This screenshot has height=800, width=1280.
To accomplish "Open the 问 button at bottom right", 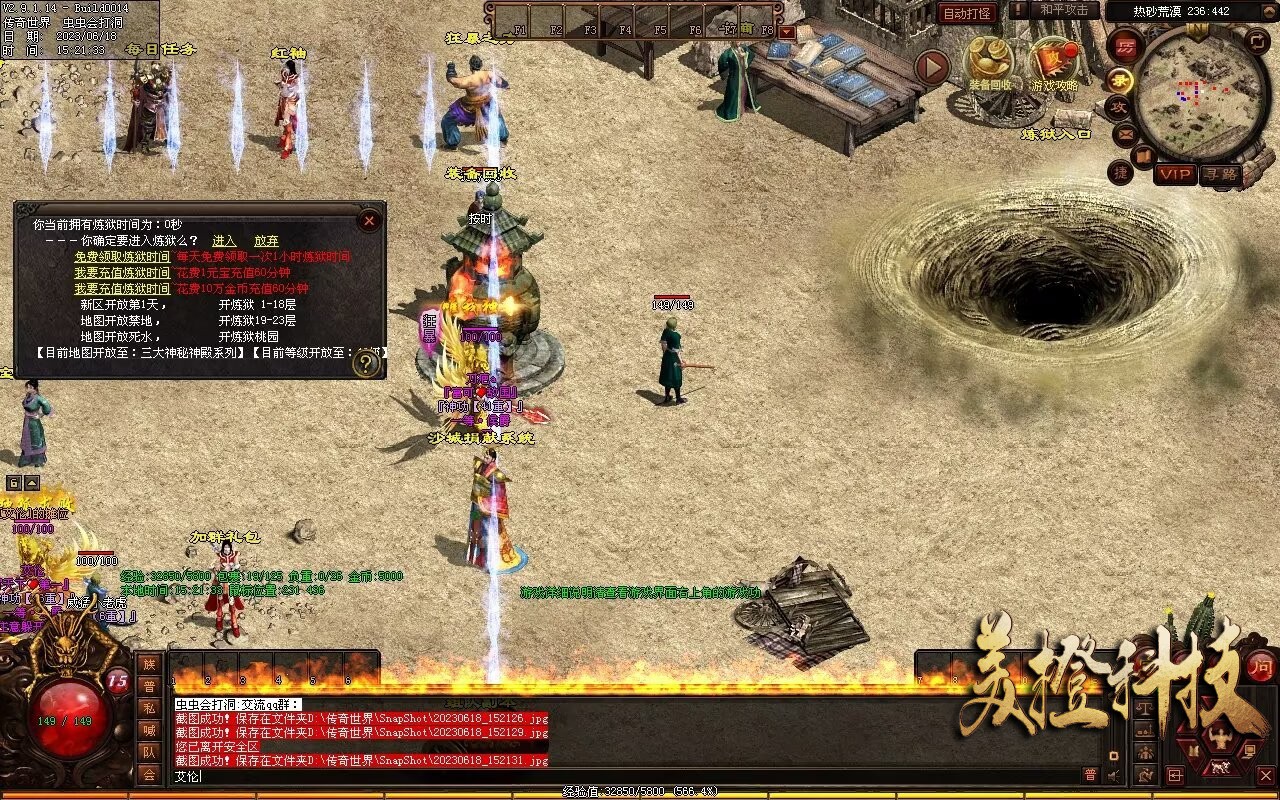I will [x=1260, y=666].
